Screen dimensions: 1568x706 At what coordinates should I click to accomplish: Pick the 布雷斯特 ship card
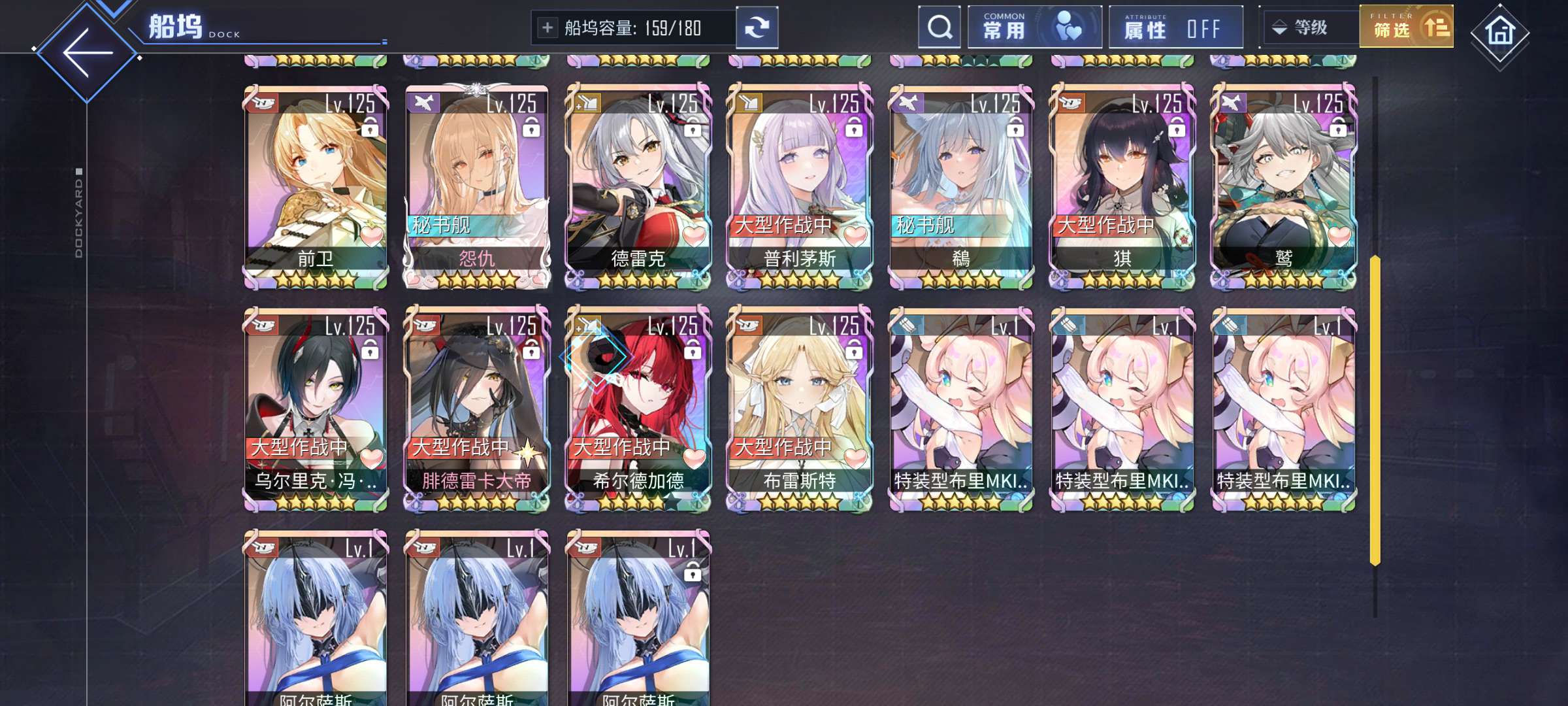point(800,409)
